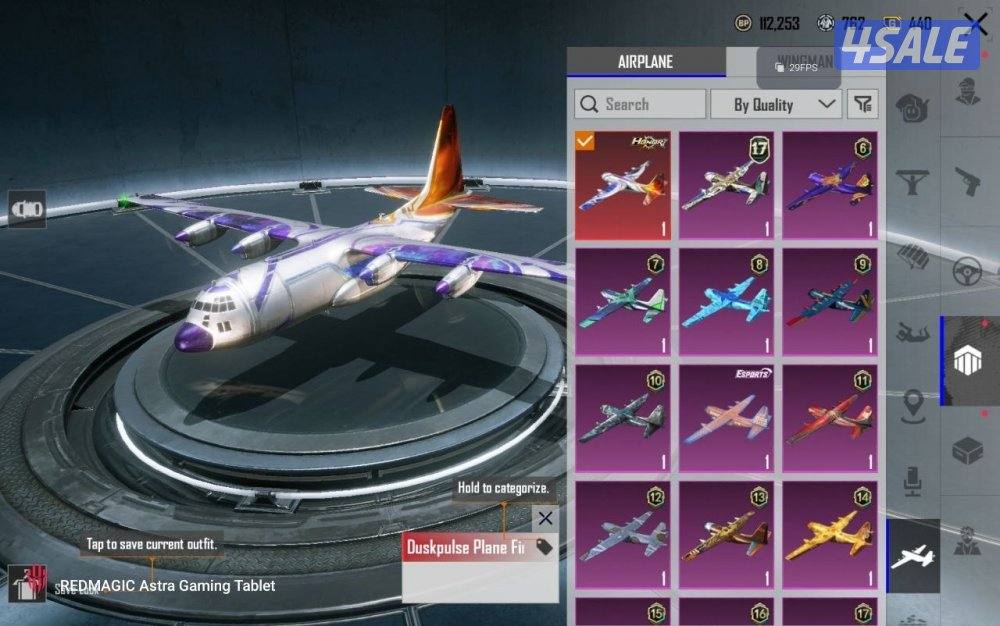The image size is (1000, 626).
Task: Open the microphone voice pack category
Action: 912,478
